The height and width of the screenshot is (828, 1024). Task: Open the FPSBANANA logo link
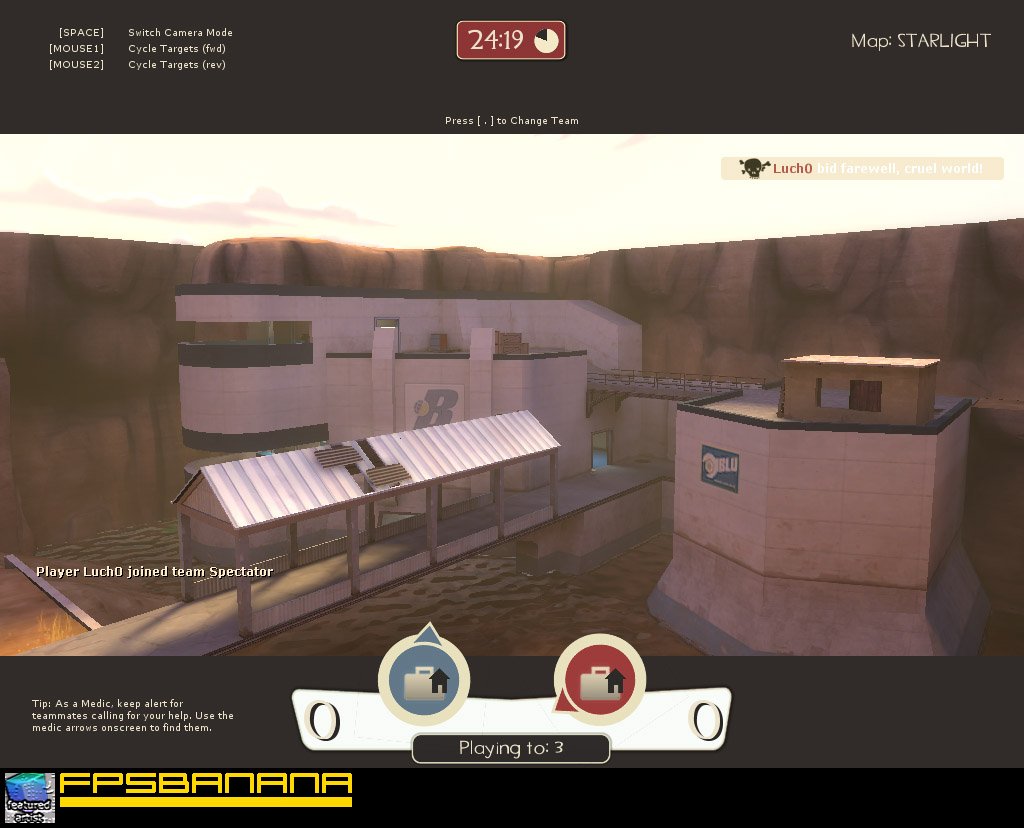(205, 788)
